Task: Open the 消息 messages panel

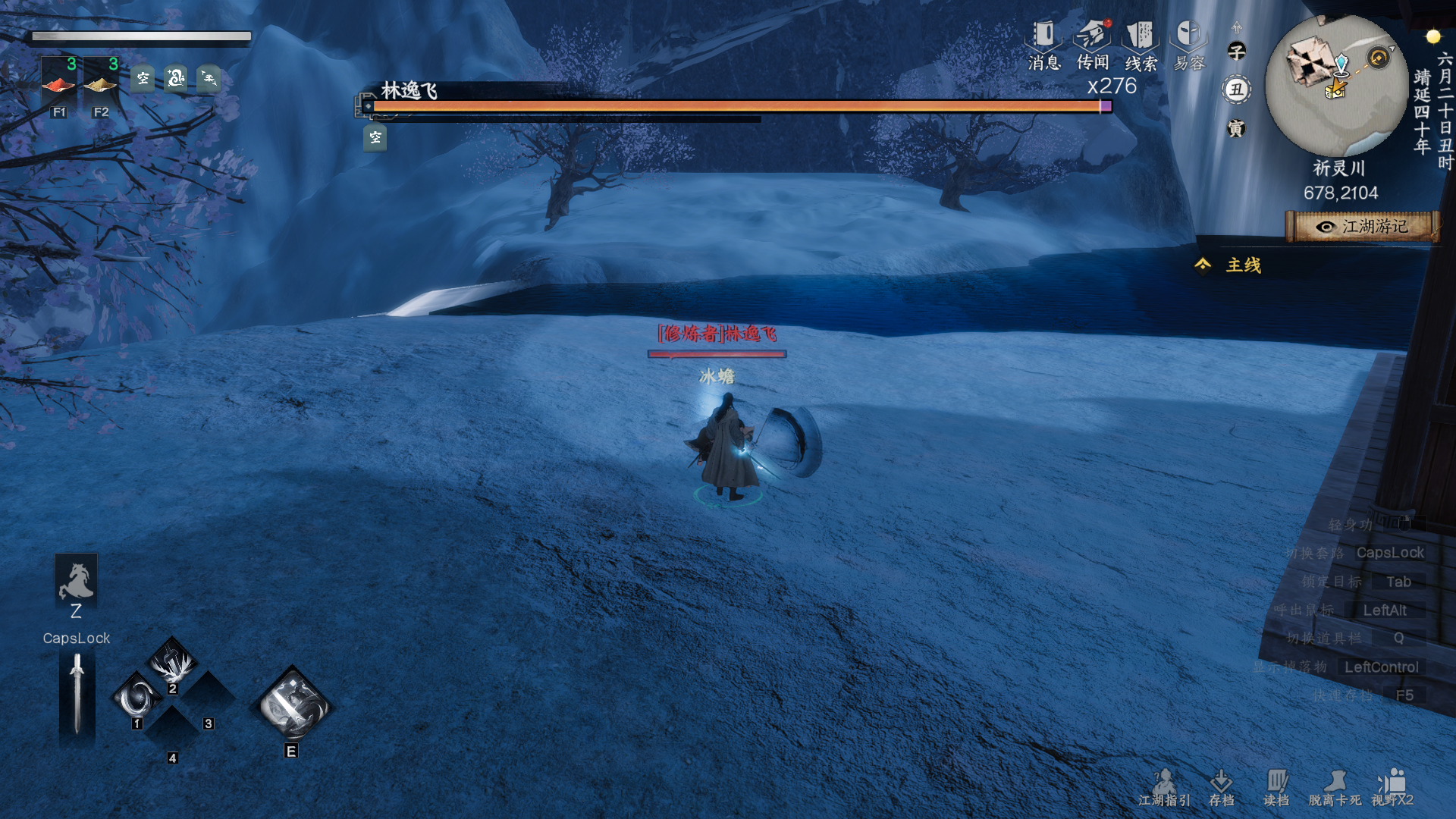Action: coord(1044,45)
